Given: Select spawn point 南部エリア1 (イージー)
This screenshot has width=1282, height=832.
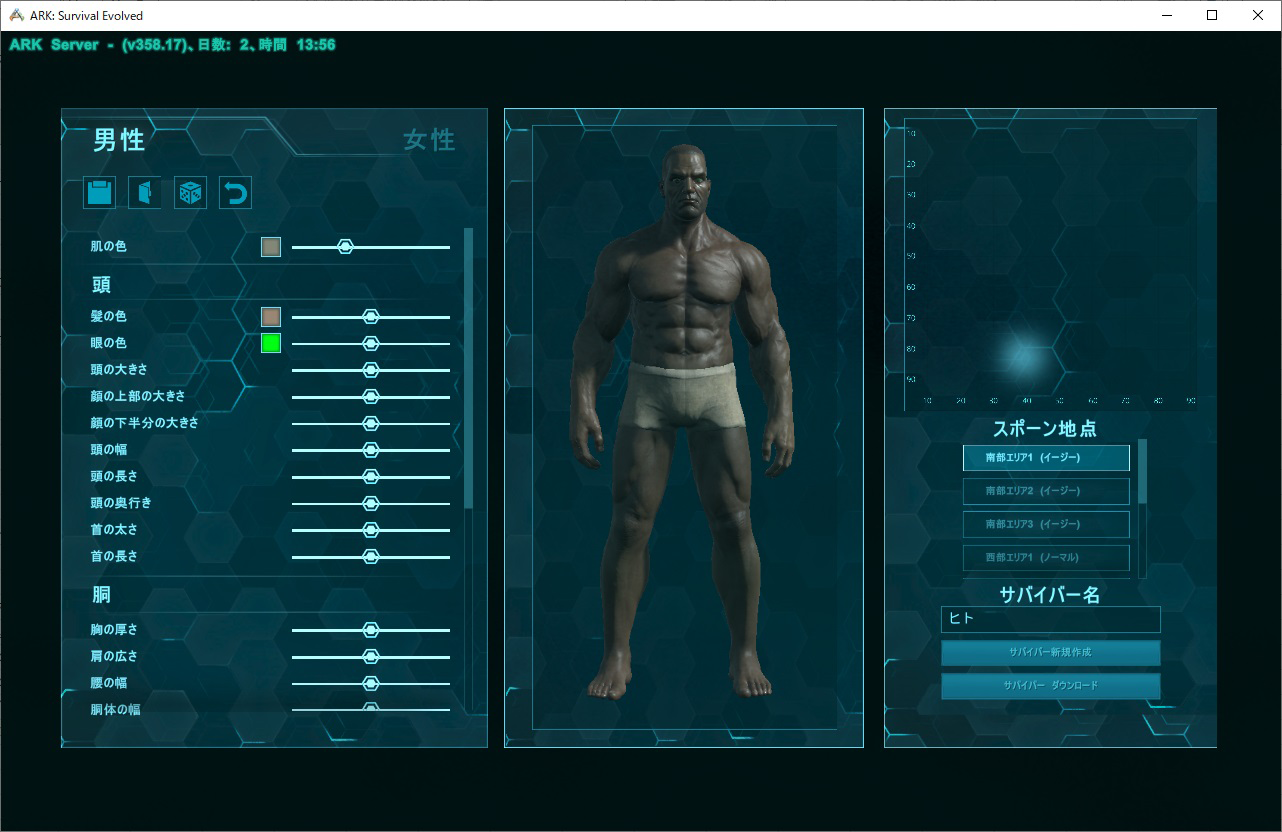Looking at the screenshot, I should [1046, 458].
